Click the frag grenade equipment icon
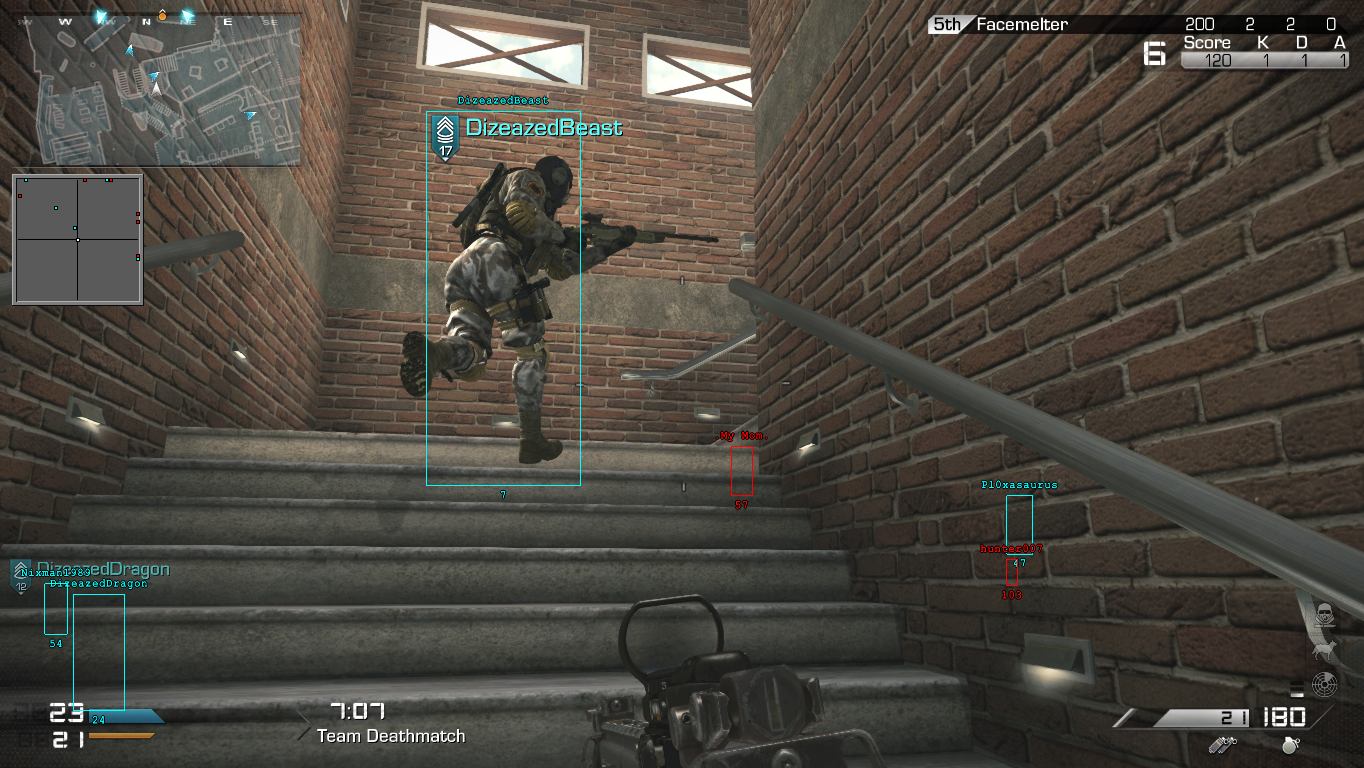Image resolution: width=1364 pixels, height=768 pixels. click(x=1291, y=745)
